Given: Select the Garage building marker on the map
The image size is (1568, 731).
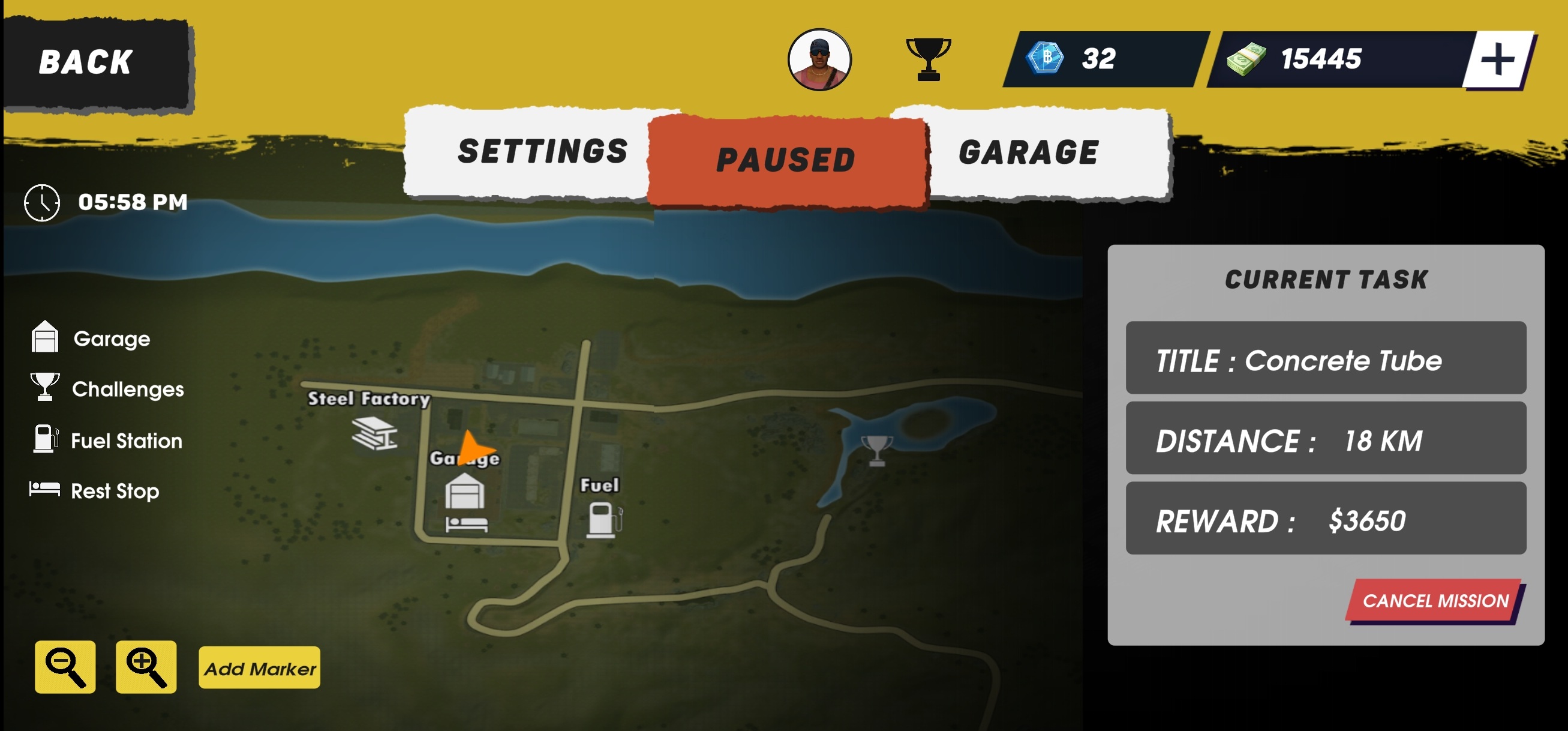Looking at the screenshot, I should [x=464, y=492].
